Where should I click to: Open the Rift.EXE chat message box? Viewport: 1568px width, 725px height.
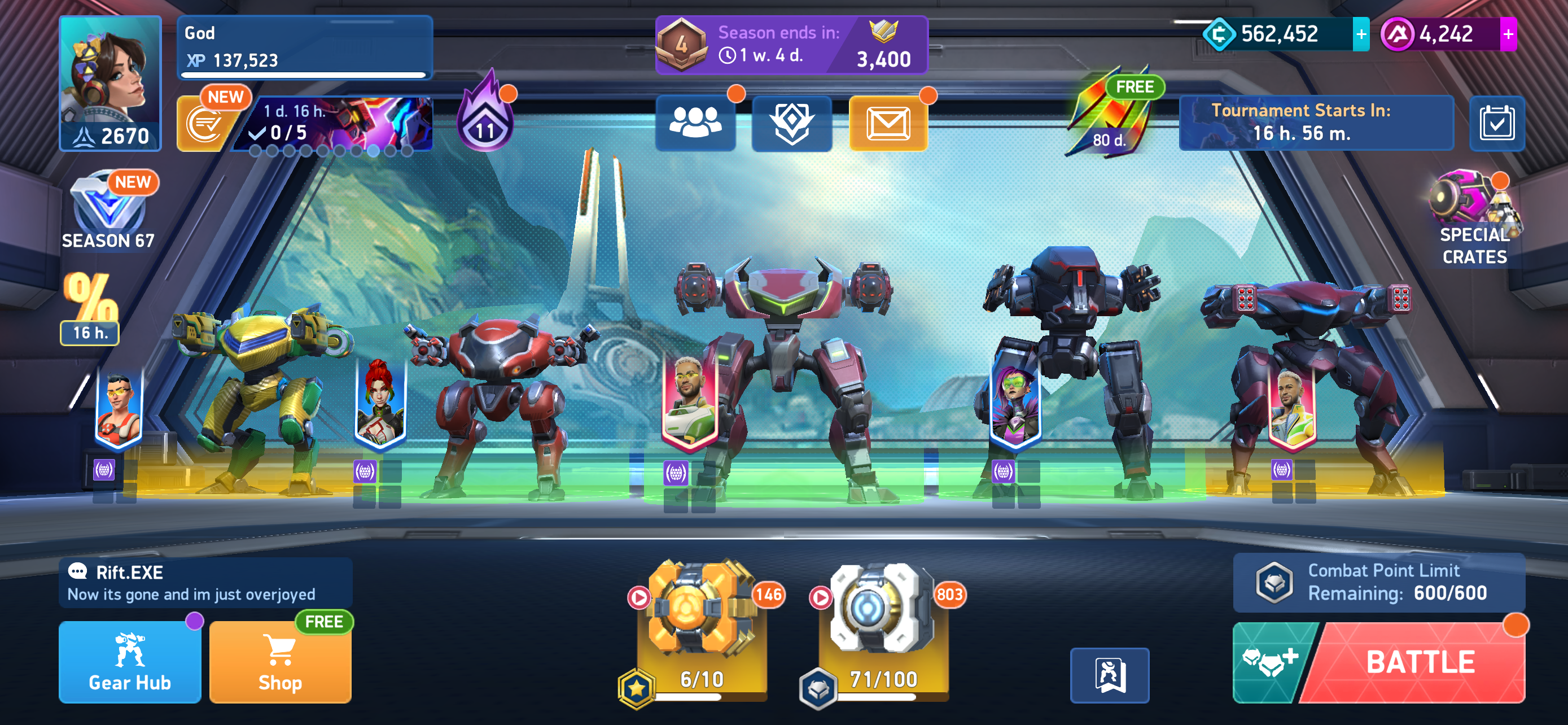[206, 583]
